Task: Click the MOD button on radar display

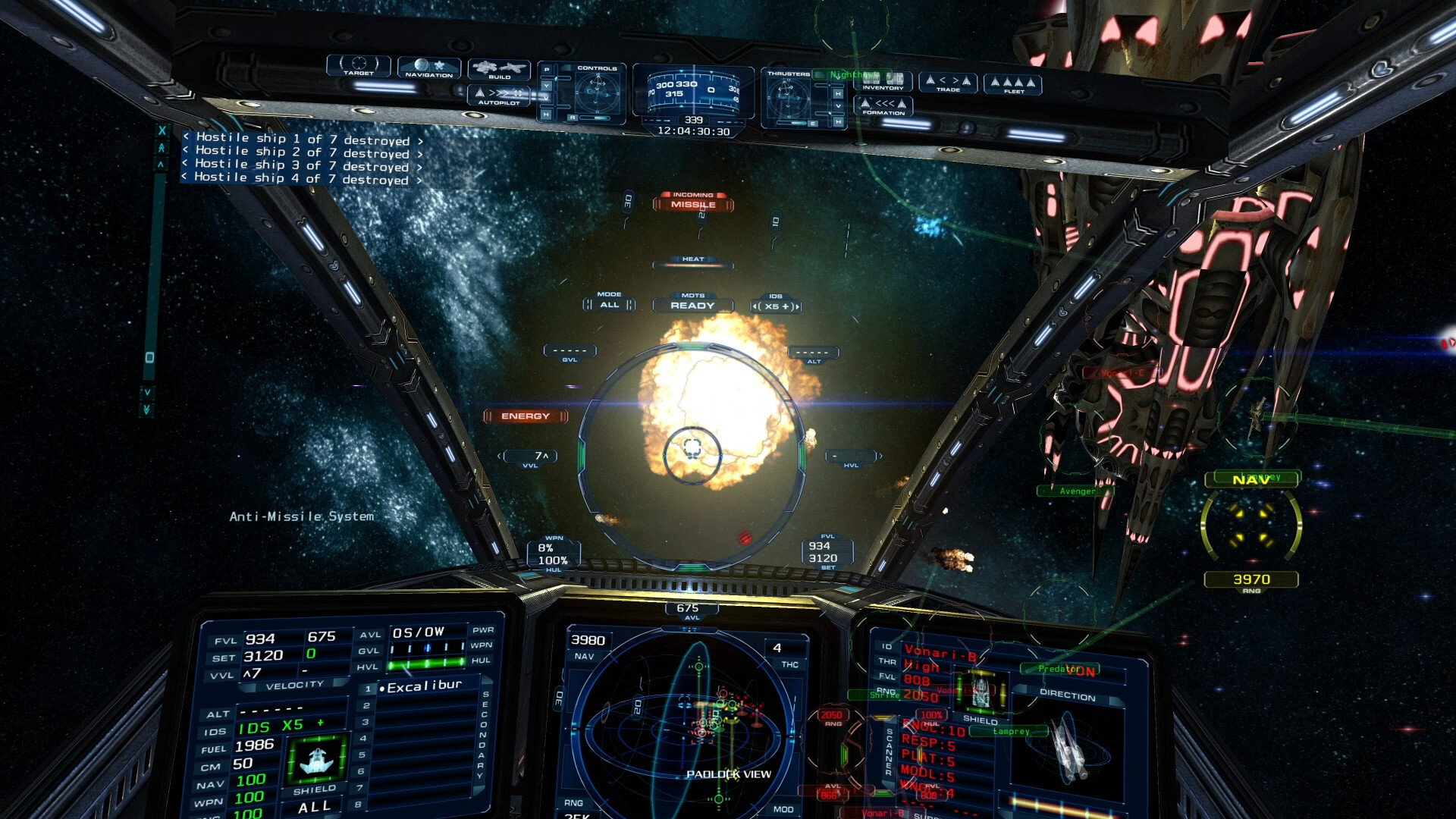Action: (784, 808)
